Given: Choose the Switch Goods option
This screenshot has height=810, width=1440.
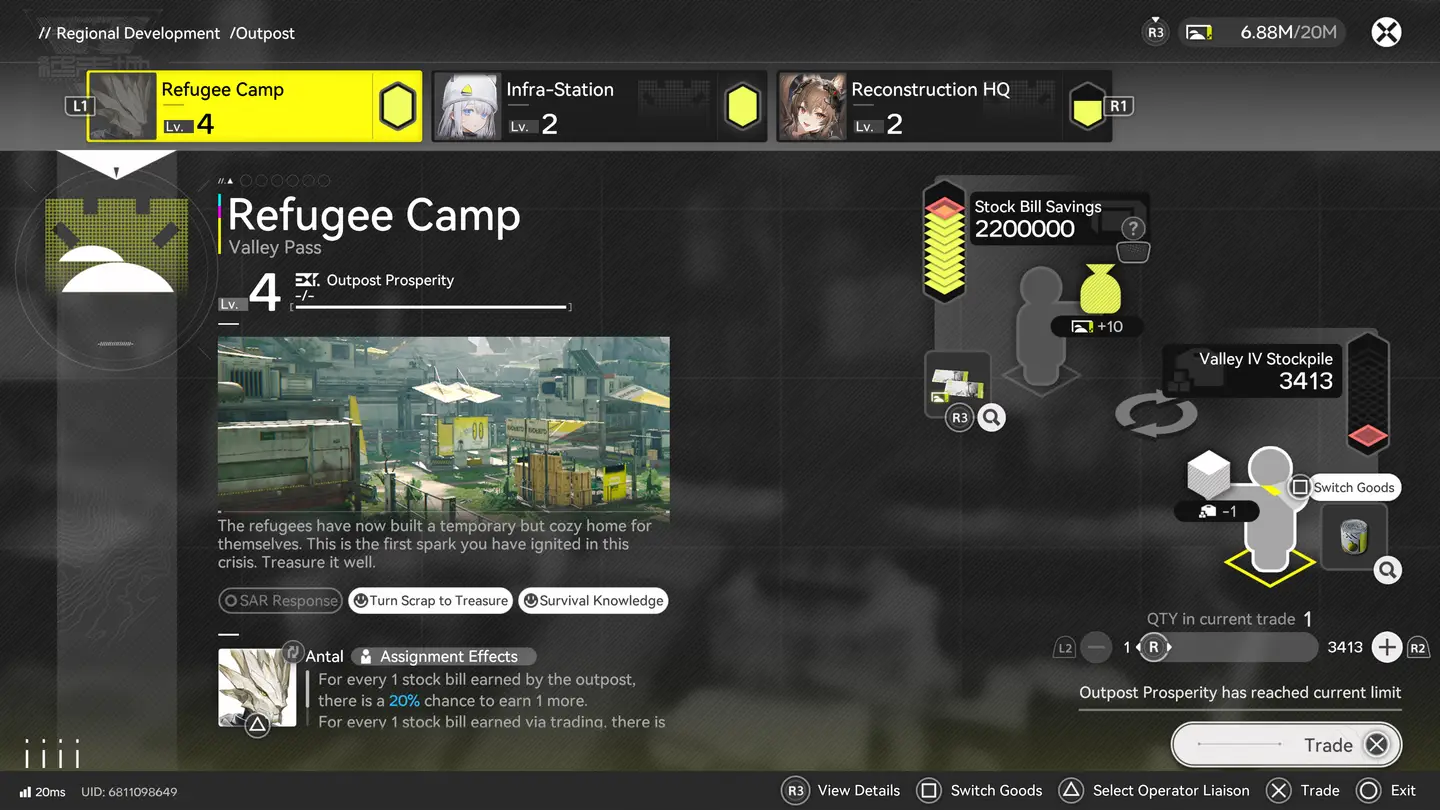Looking at the screenshot, I should tap(1343, 488).
